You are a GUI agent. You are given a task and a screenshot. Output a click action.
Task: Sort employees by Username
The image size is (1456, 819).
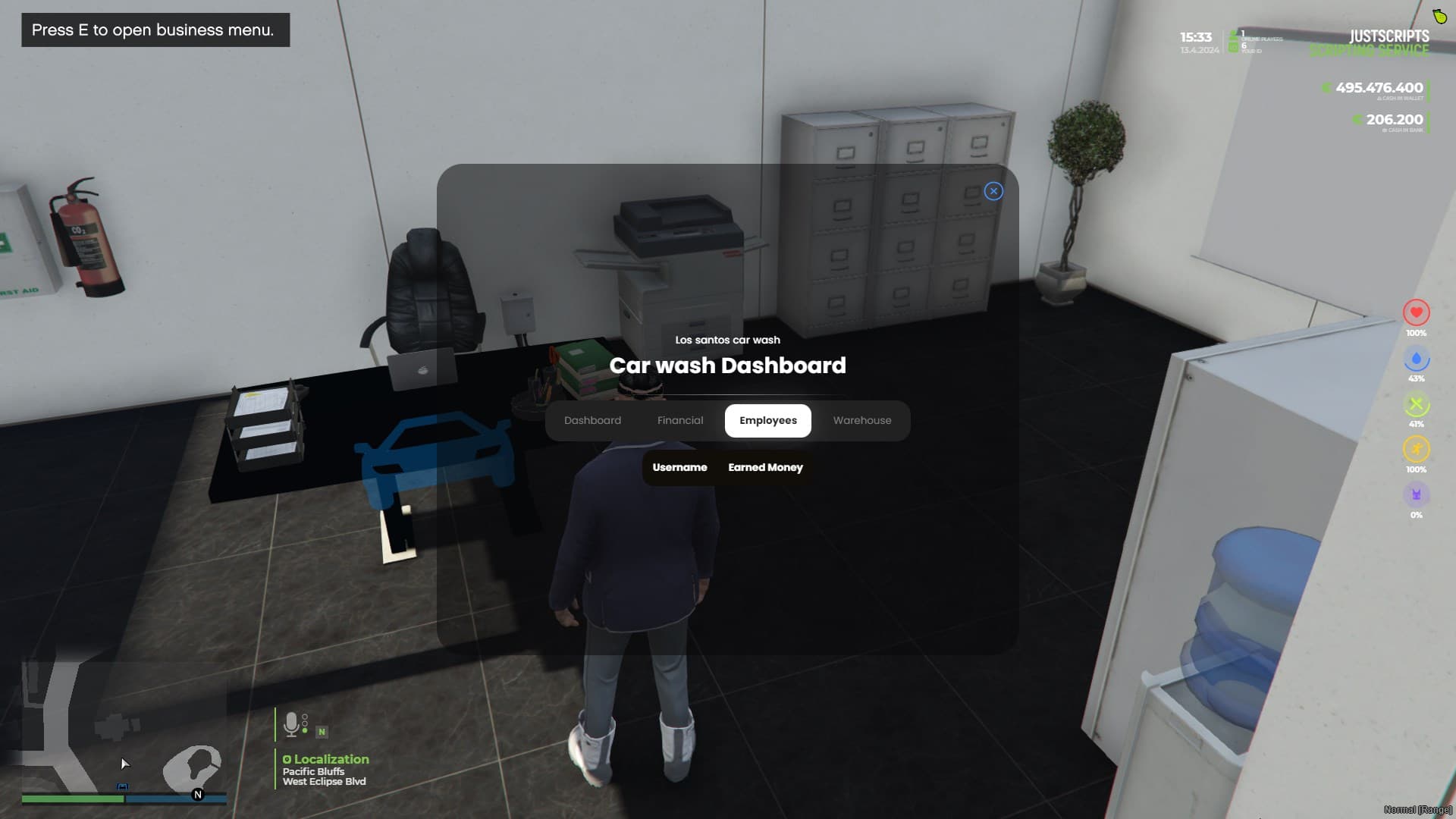(x=679, y=467)
